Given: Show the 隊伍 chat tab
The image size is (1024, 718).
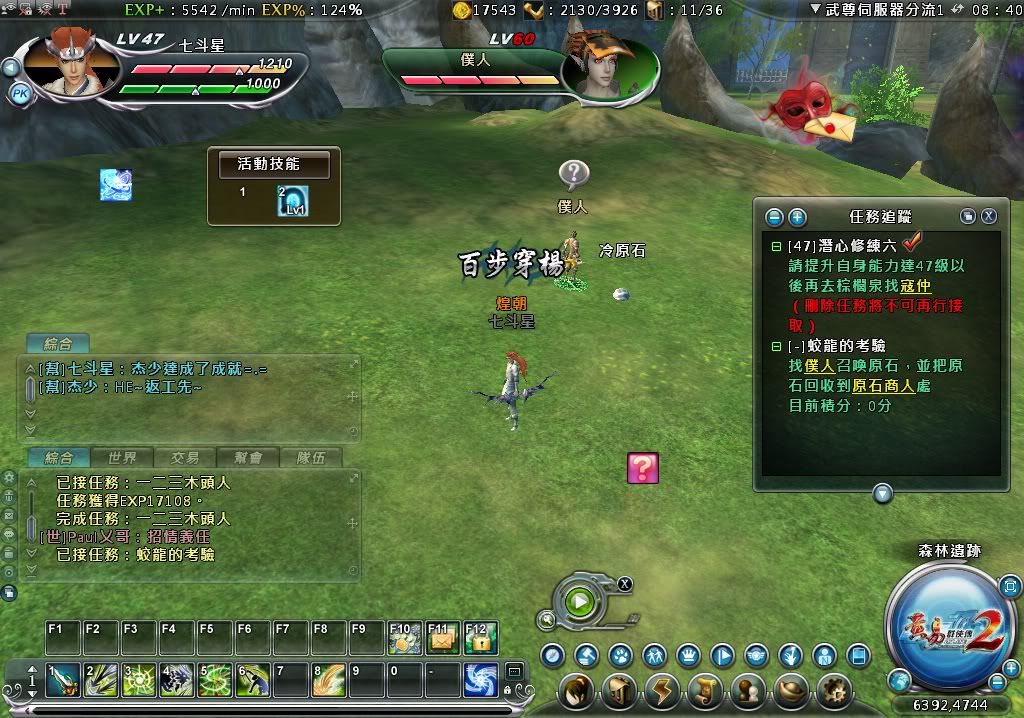Looking at the screenshot, I should pos(310,458).
